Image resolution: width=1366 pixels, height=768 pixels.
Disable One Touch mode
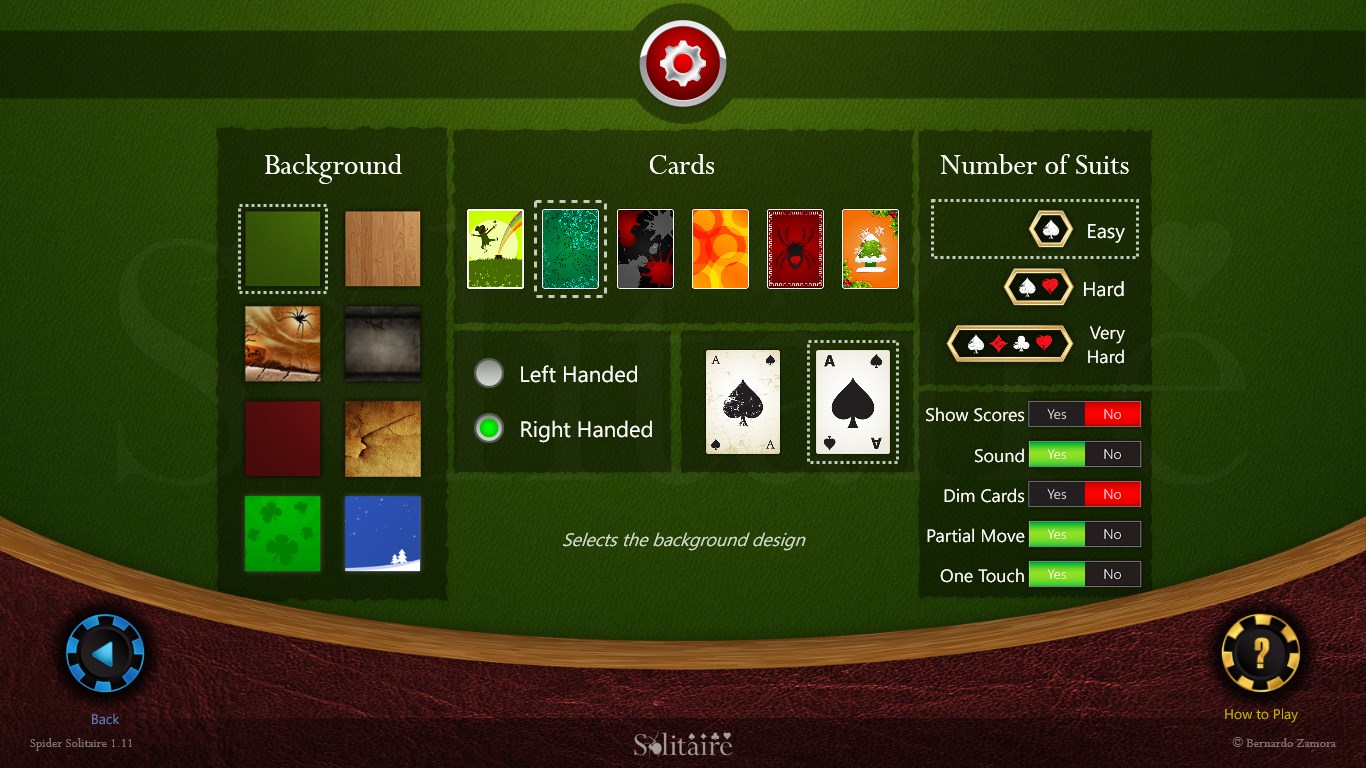click(x=1113, y=573)
